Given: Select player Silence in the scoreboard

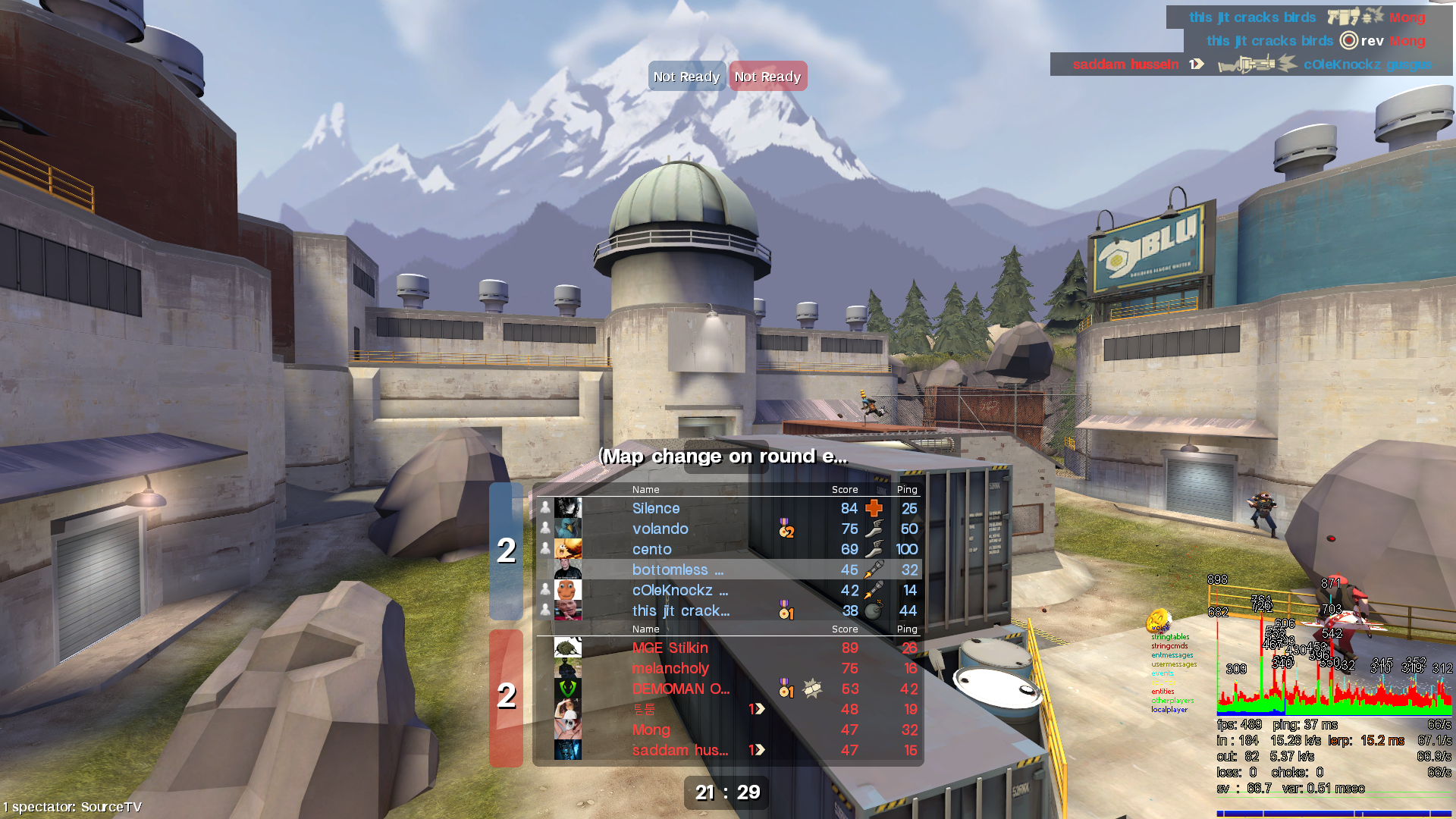Looking at the screenshot, I should pyautogui.click(x=656, y=509).
